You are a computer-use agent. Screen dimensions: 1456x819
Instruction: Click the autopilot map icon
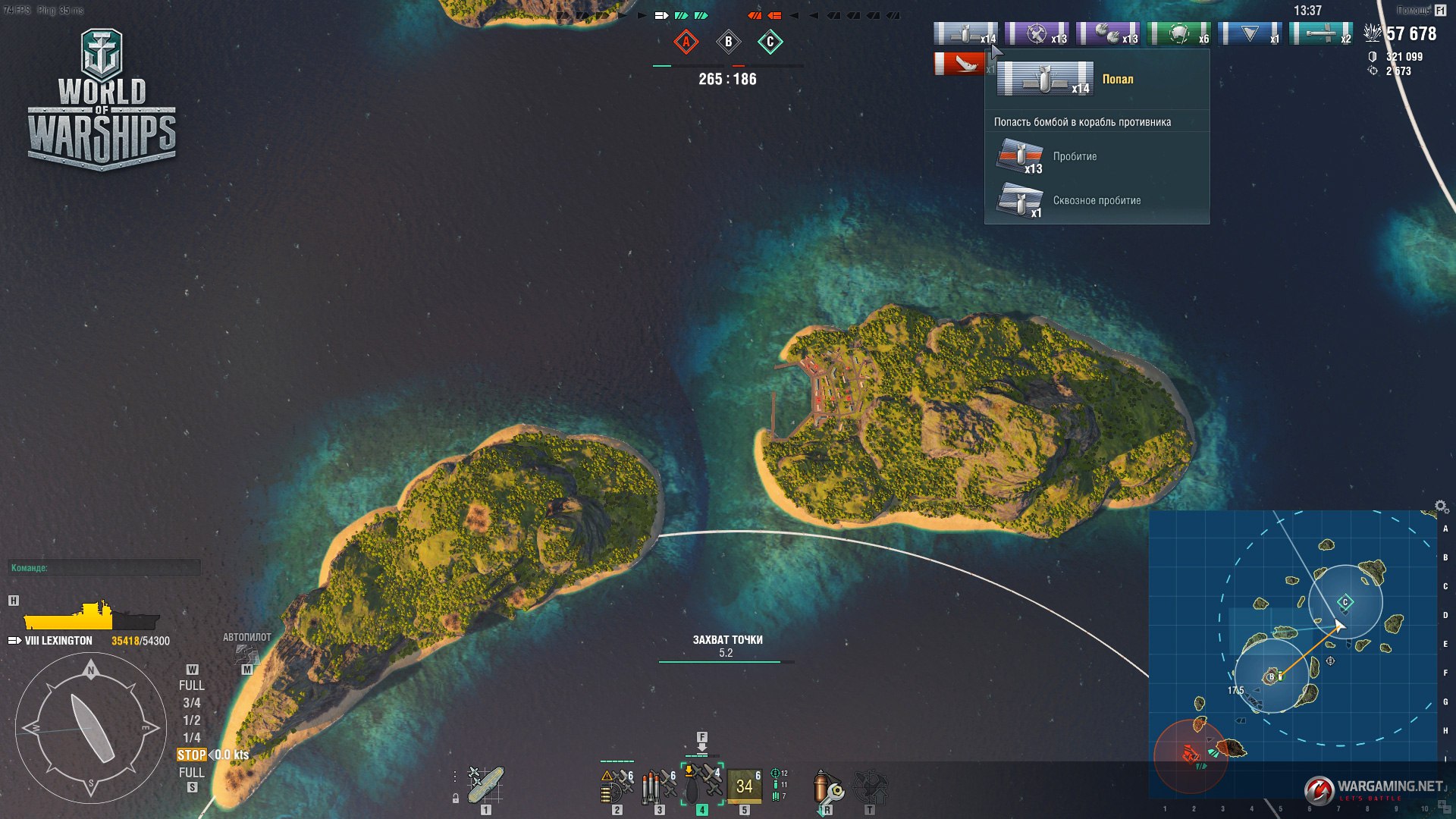click(x=246, y=654)
